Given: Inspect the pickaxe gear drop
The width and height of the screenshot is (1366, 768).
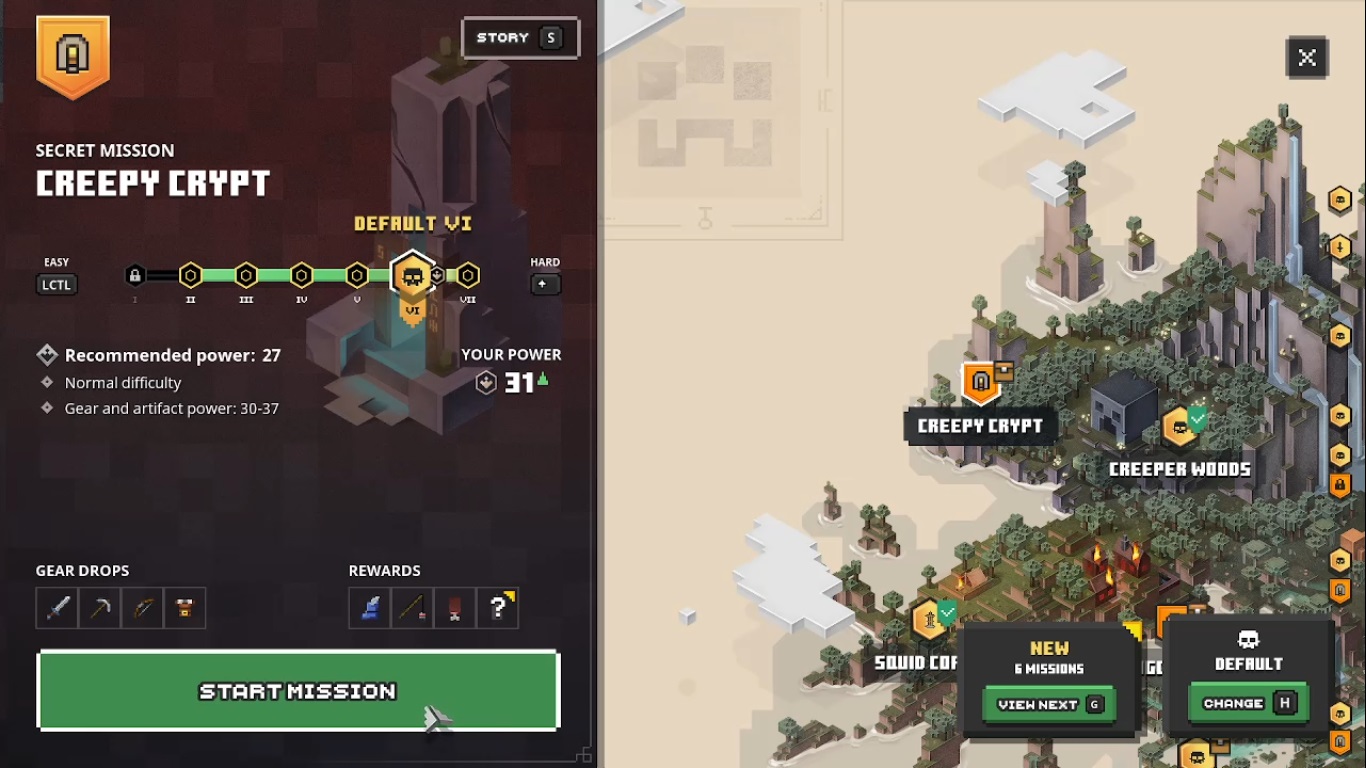Looking at the screenshot, I should click(99, 608).
